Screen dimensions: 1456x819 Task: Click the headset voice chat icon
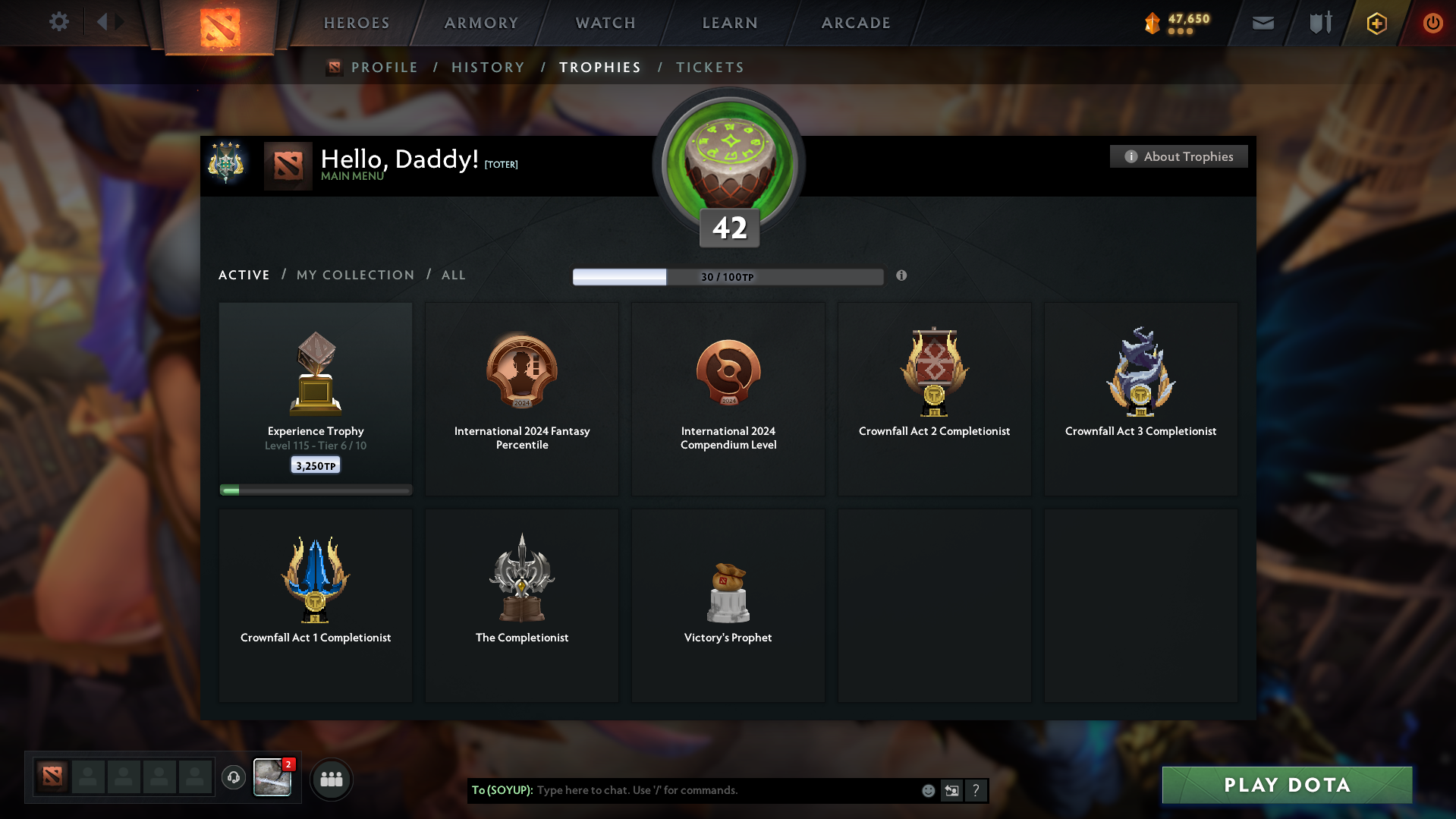tap(233, 778)
